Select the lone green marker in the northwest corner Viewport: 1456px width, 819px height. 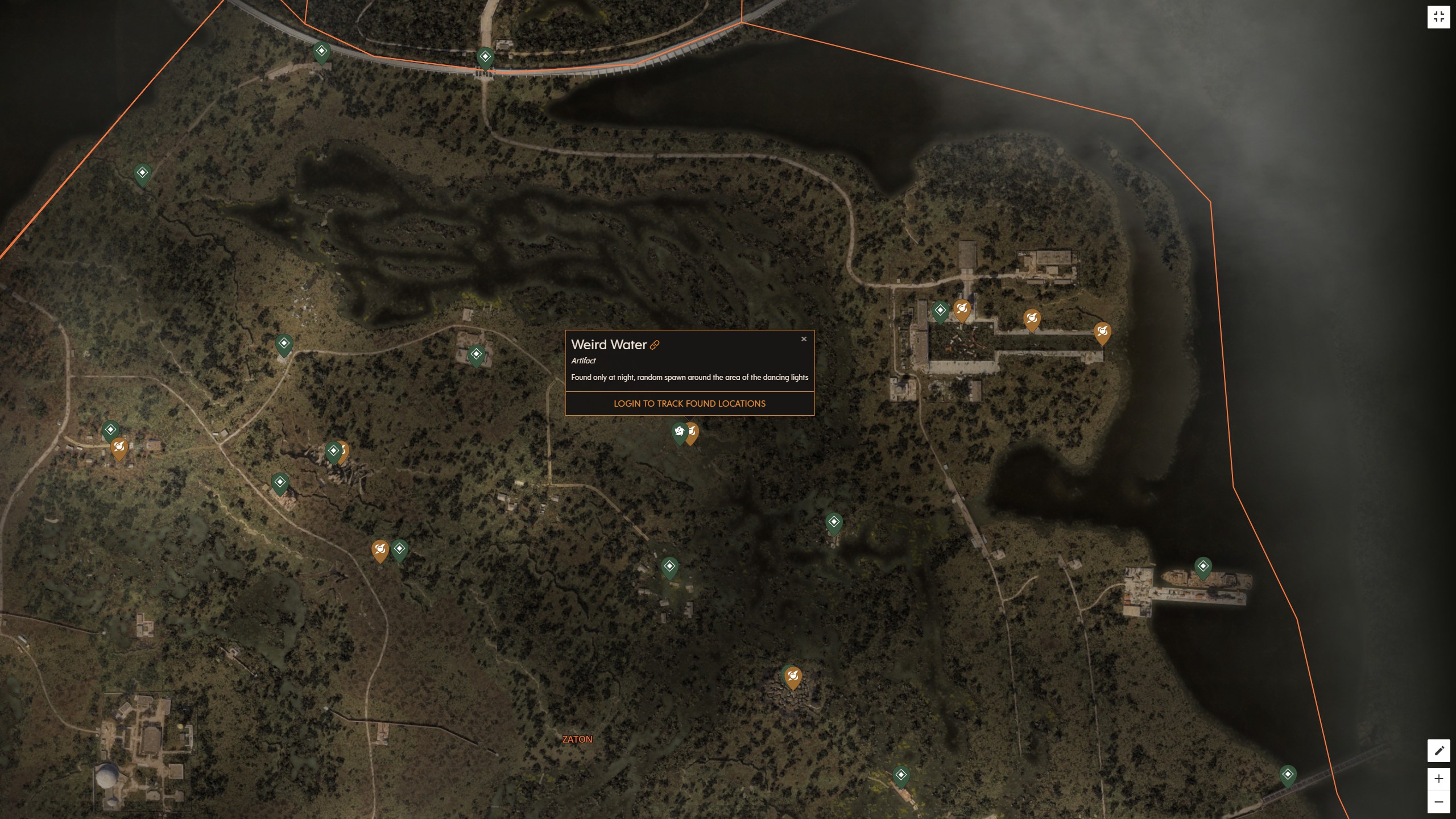tap(142, 172)
